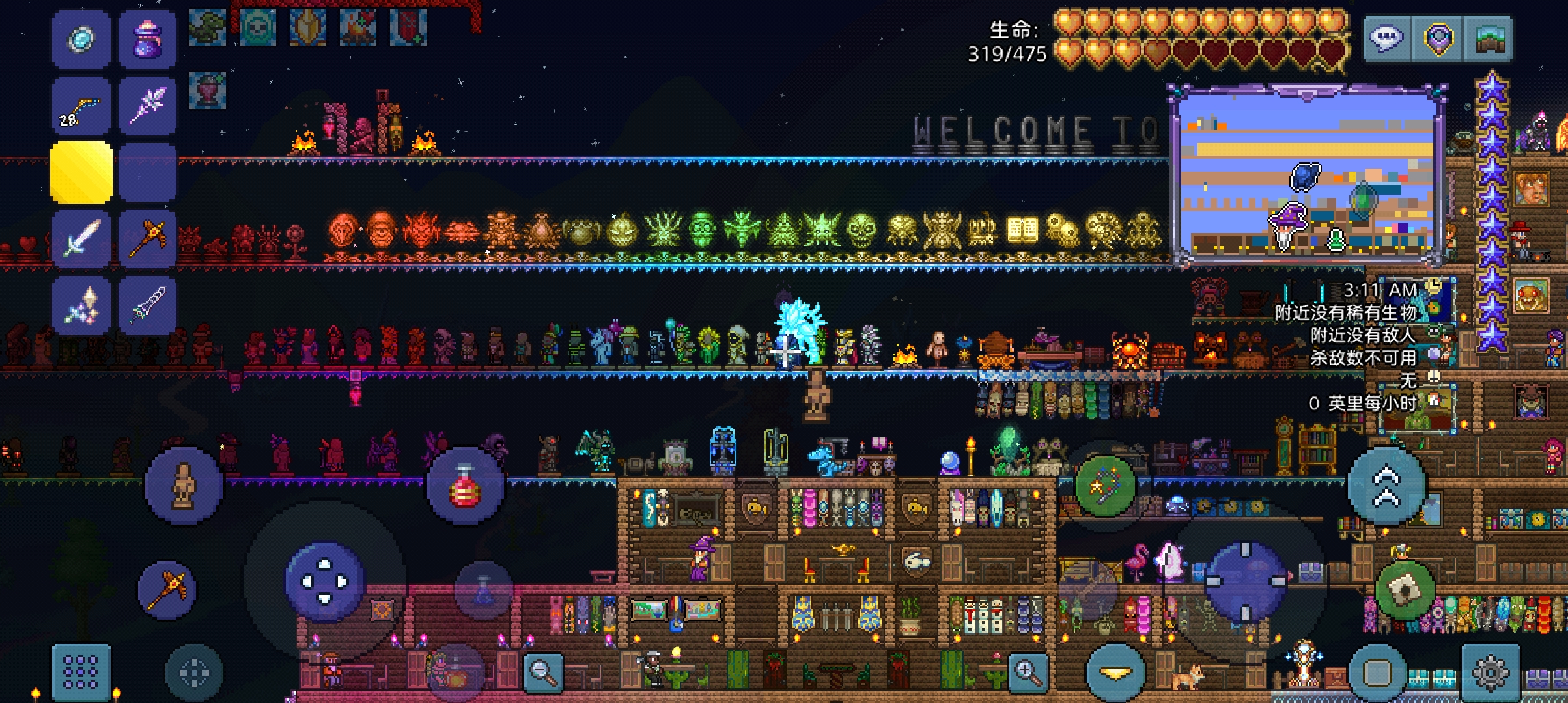Tap the yellow down-arrow button
The image size is (1568, 703).
1115,673
